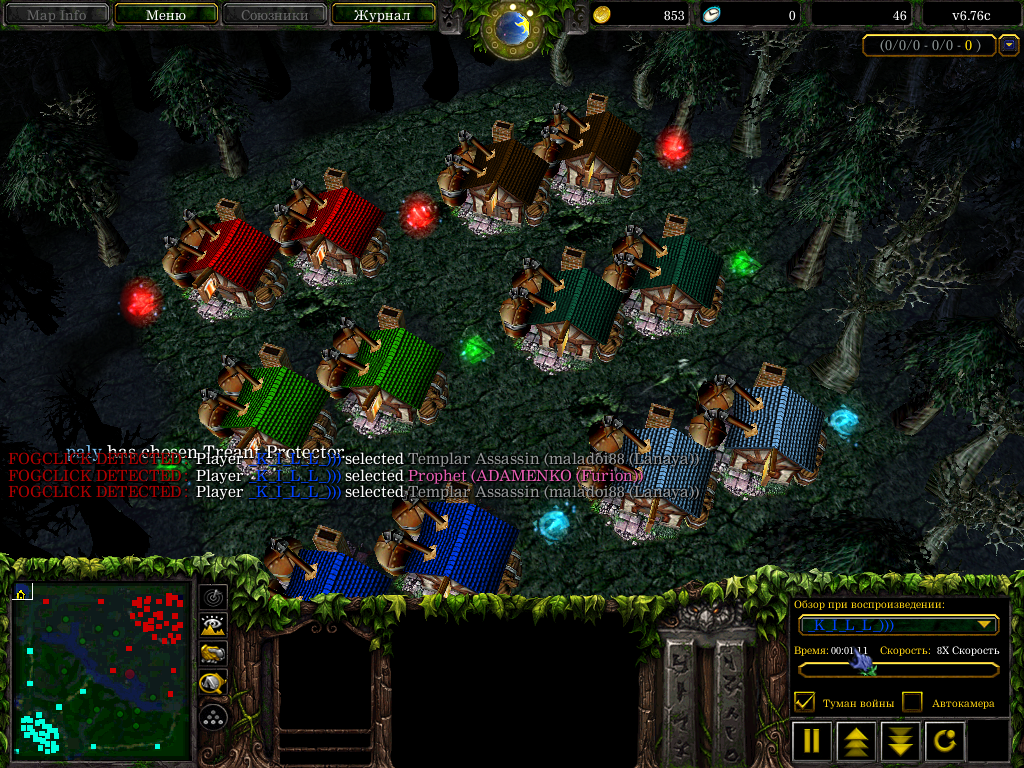Click the greyed Союзники button
The width and height of the screenshot is (1024, 768).
tap(273, 15)
